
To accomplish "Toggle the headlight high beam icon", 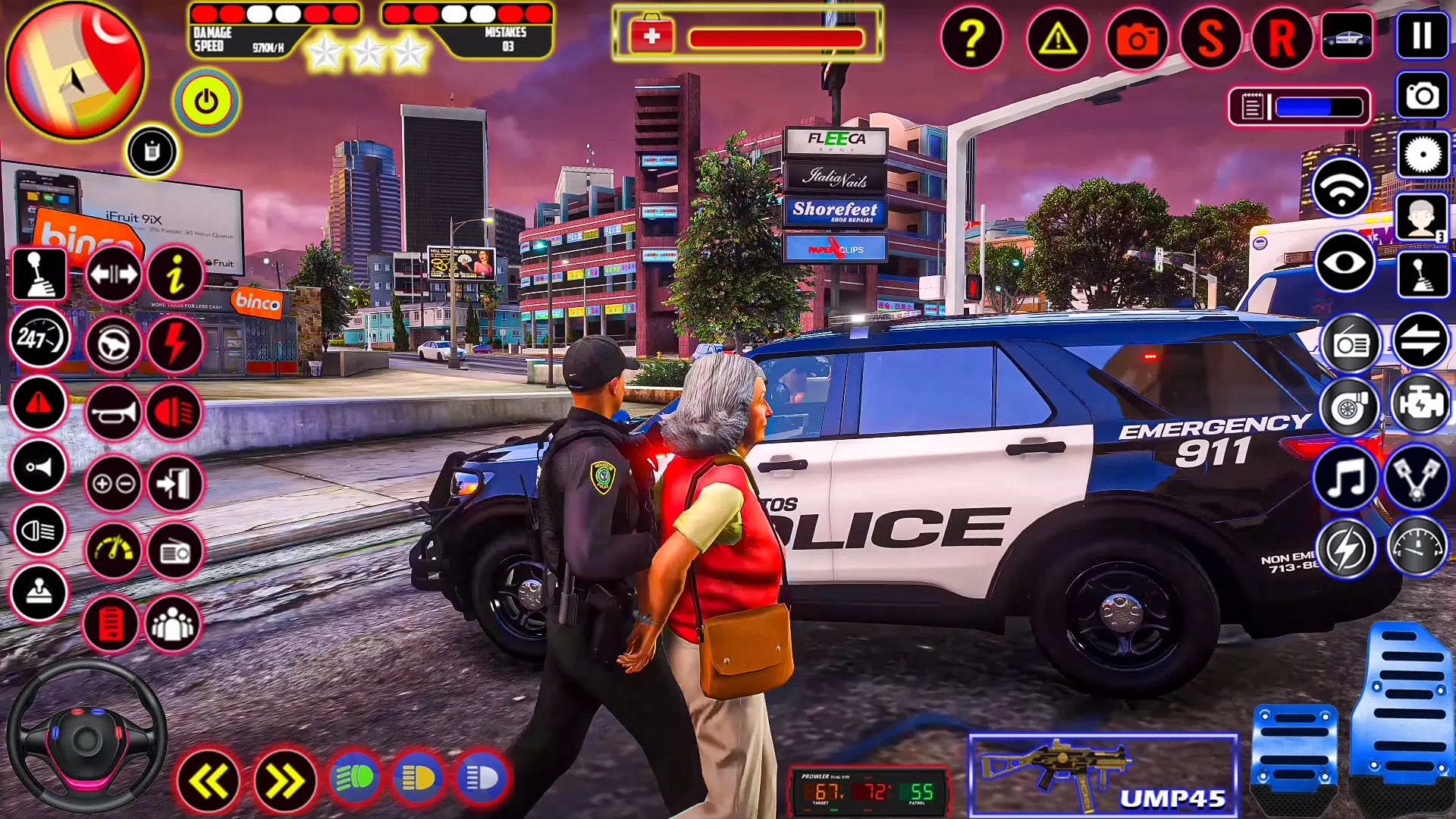I will 39,532.
